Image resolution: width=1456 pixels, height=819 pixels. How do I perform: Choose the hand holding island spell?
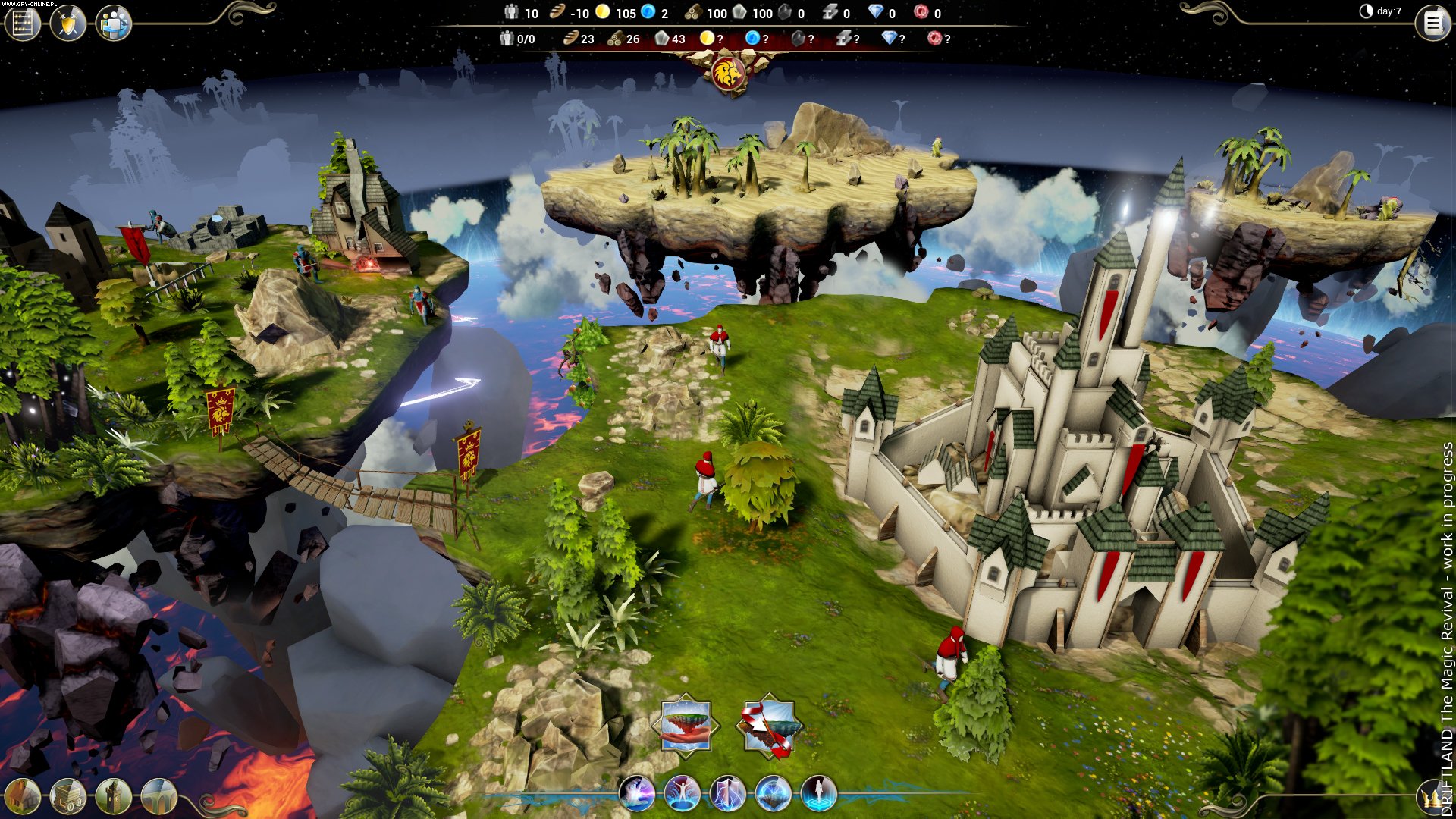pyautogui.click(x=686, y=725)
